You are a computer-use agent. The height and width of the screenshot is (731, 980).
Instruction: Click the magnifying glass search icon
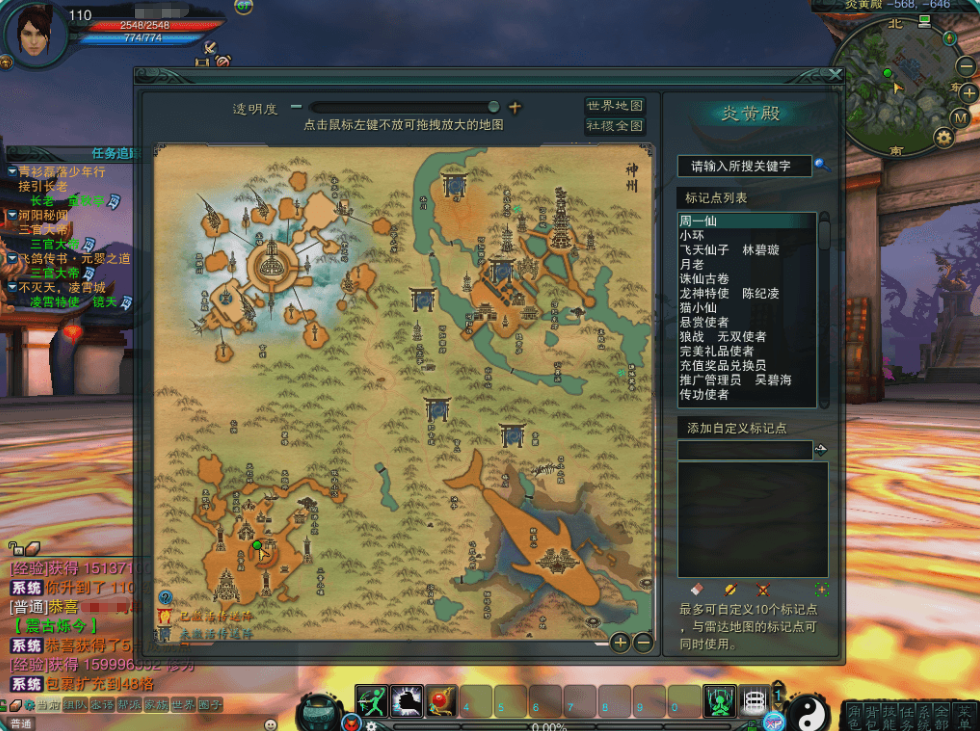tap(821, 164)
